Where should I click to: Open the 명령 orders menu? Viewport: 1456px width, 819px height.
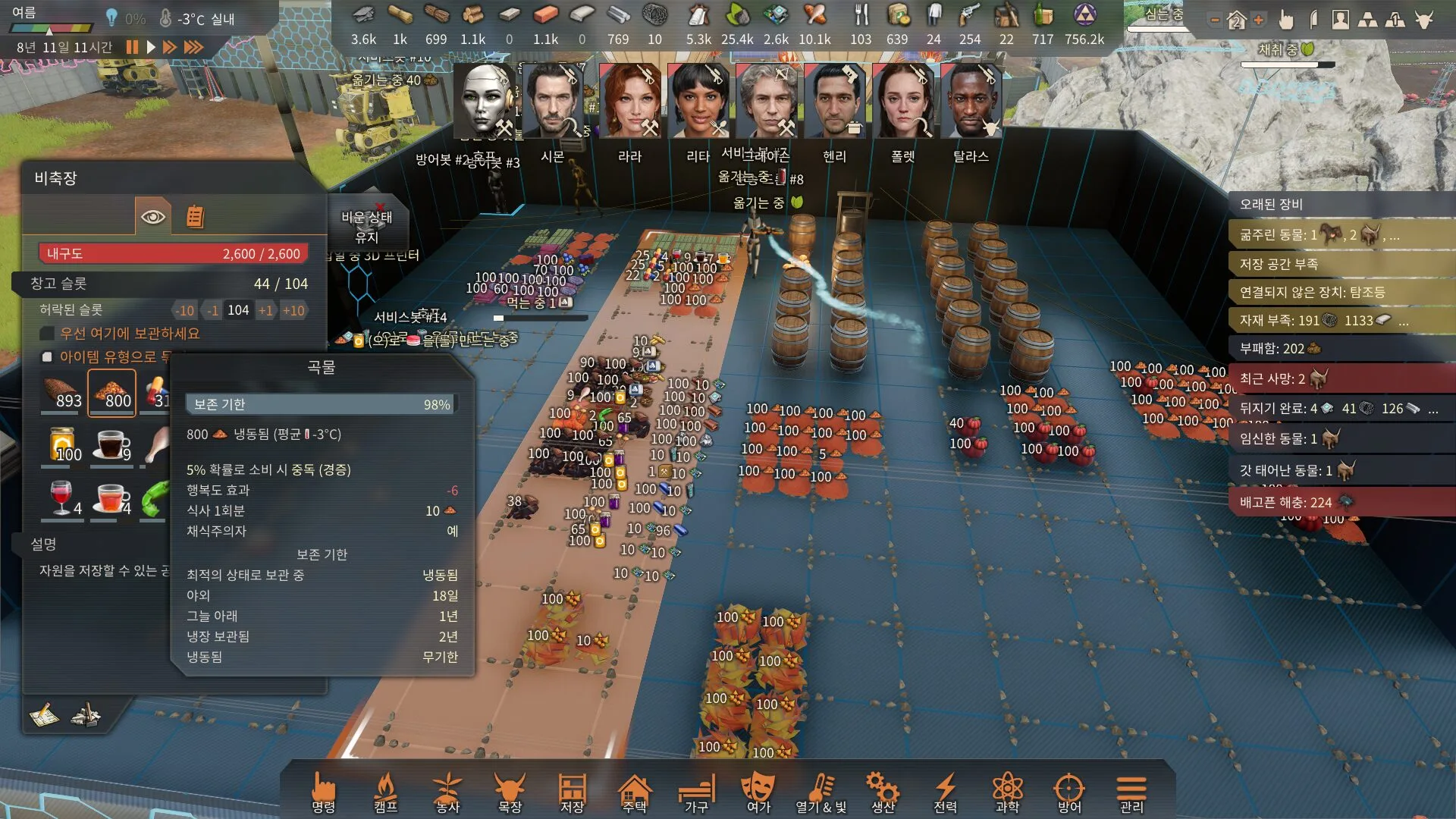pos(324,792)
